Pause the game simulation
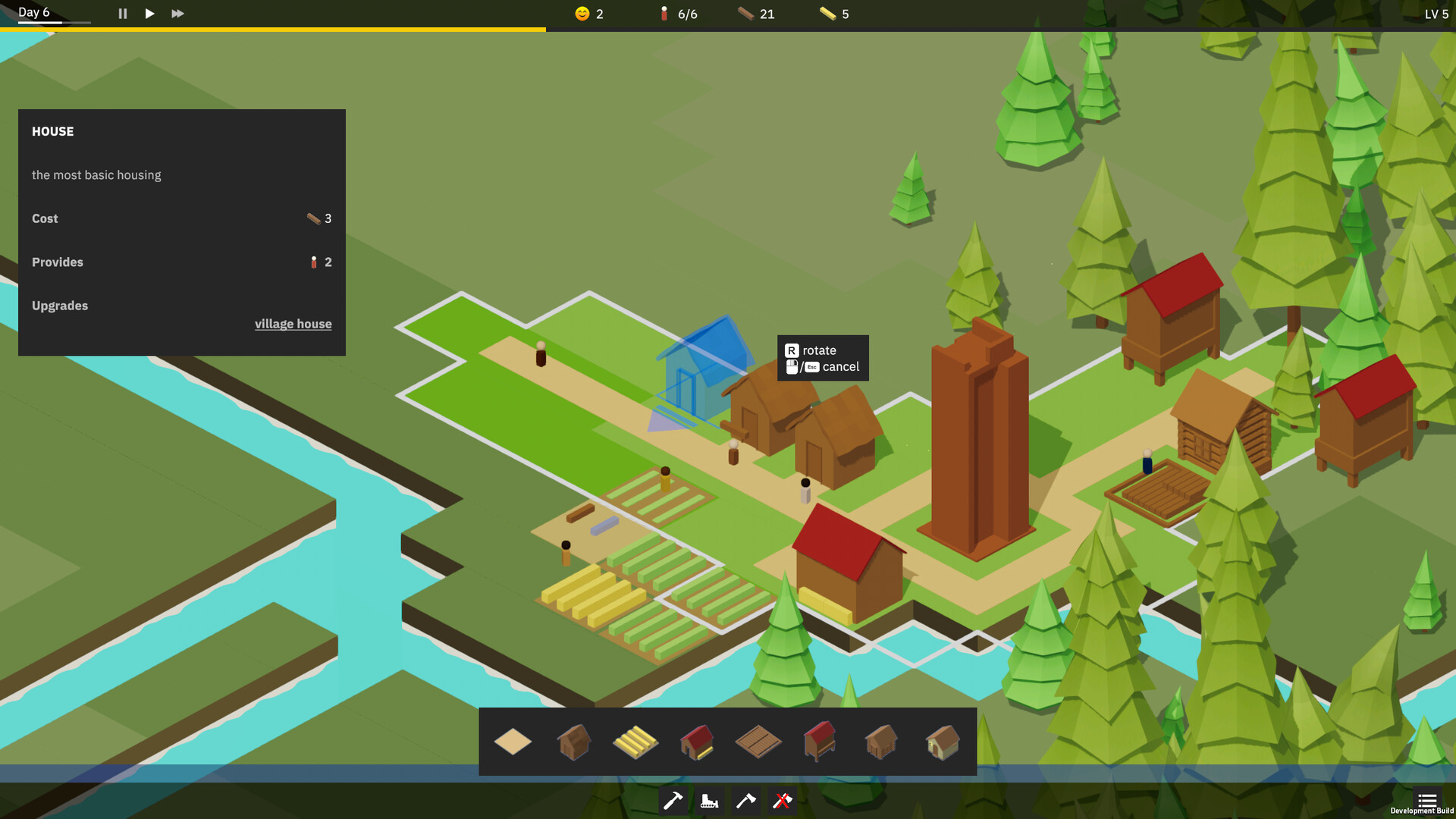 [x=121, y=13]
